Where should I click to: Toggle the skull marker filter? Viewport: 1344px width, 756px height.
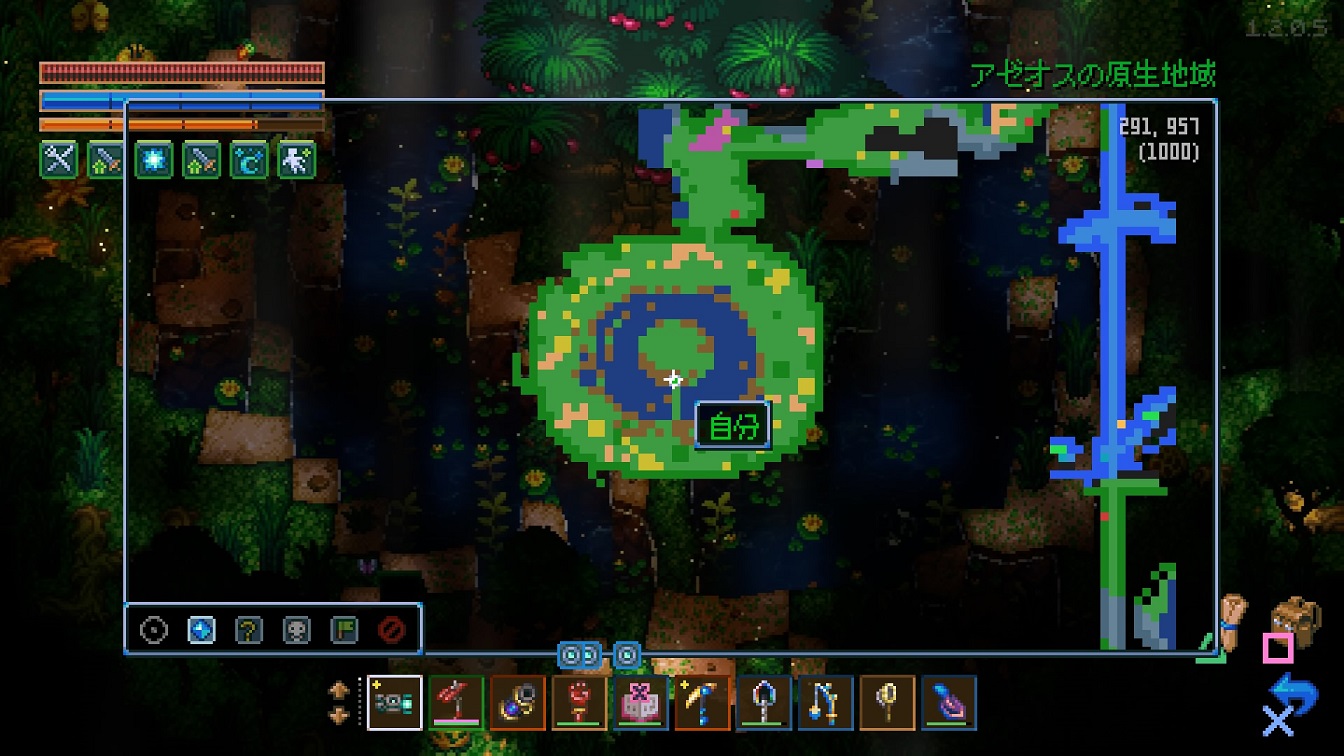click(296, 630)
